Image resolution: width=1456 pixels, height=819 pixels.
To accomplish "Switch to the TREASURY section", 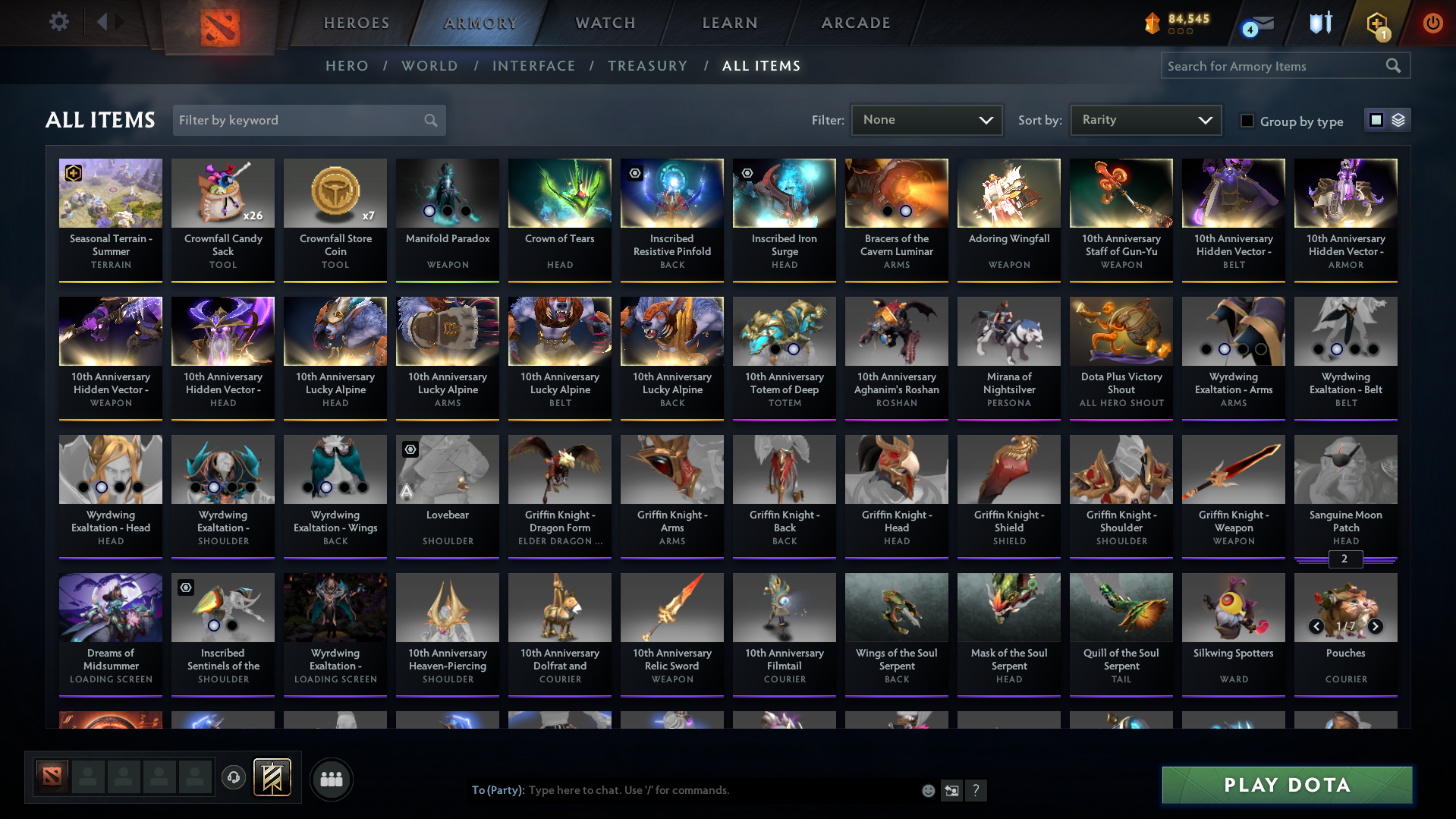I will click(x=647, y=66).
